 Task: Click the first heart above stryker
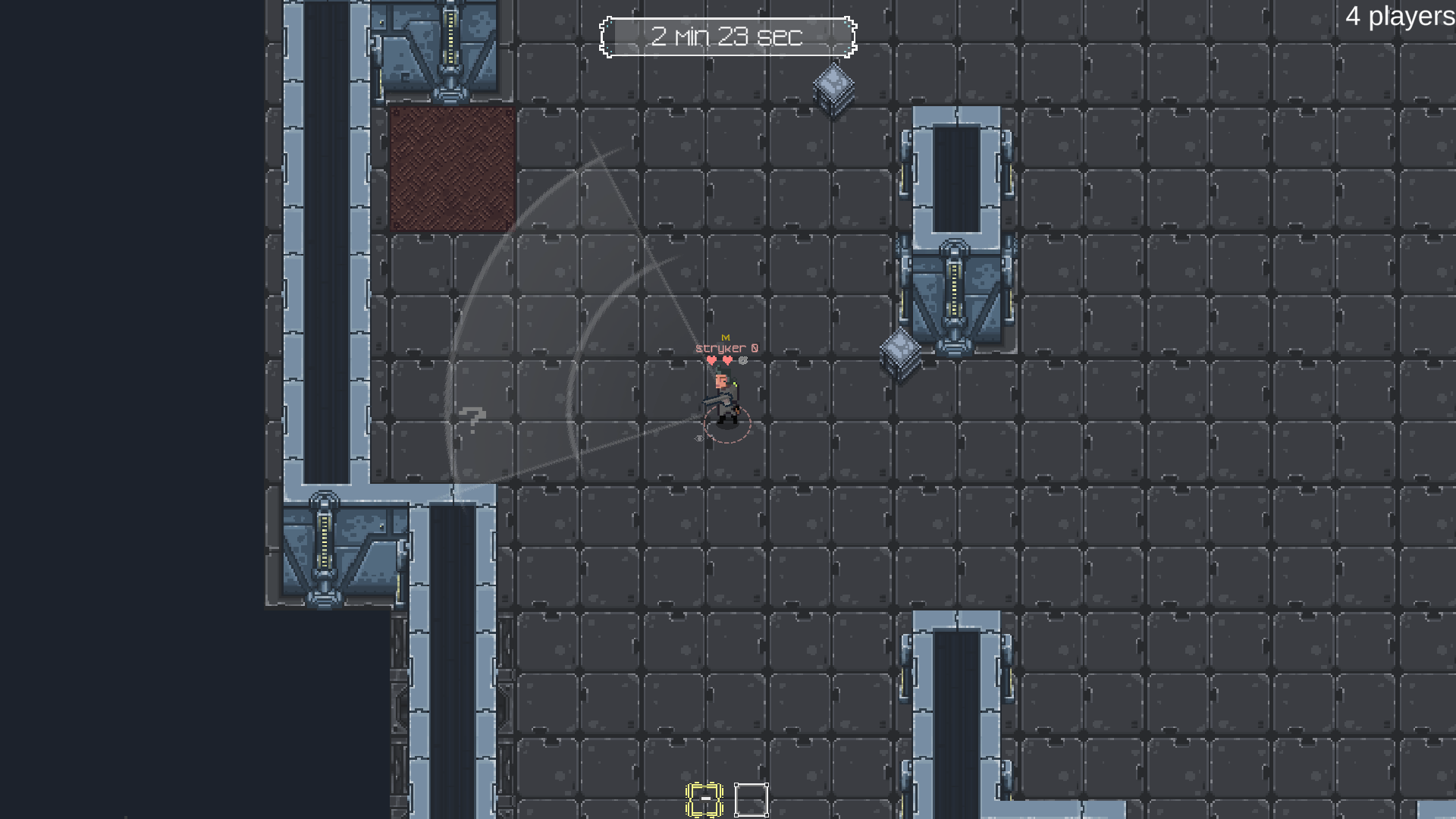[x=711, y=360]
